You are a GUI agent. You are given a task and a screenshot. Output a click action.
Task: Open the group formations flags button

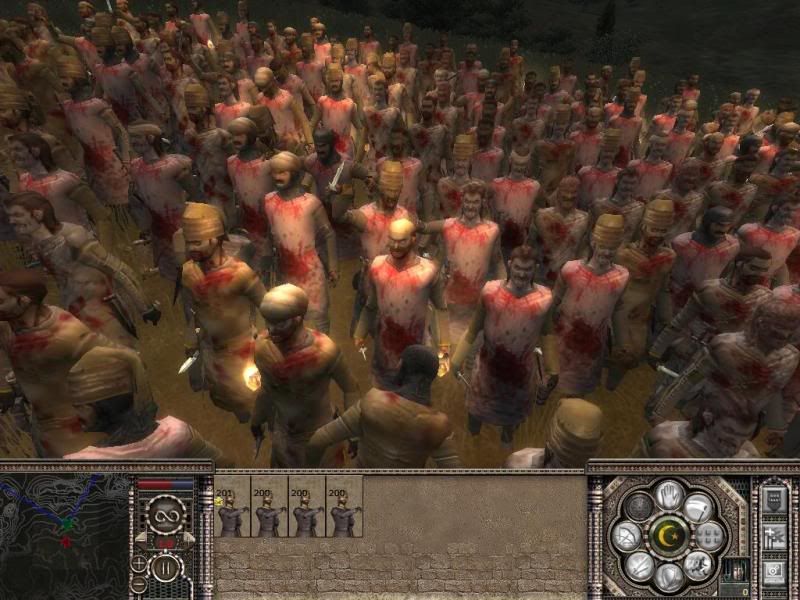coord(774,536)
